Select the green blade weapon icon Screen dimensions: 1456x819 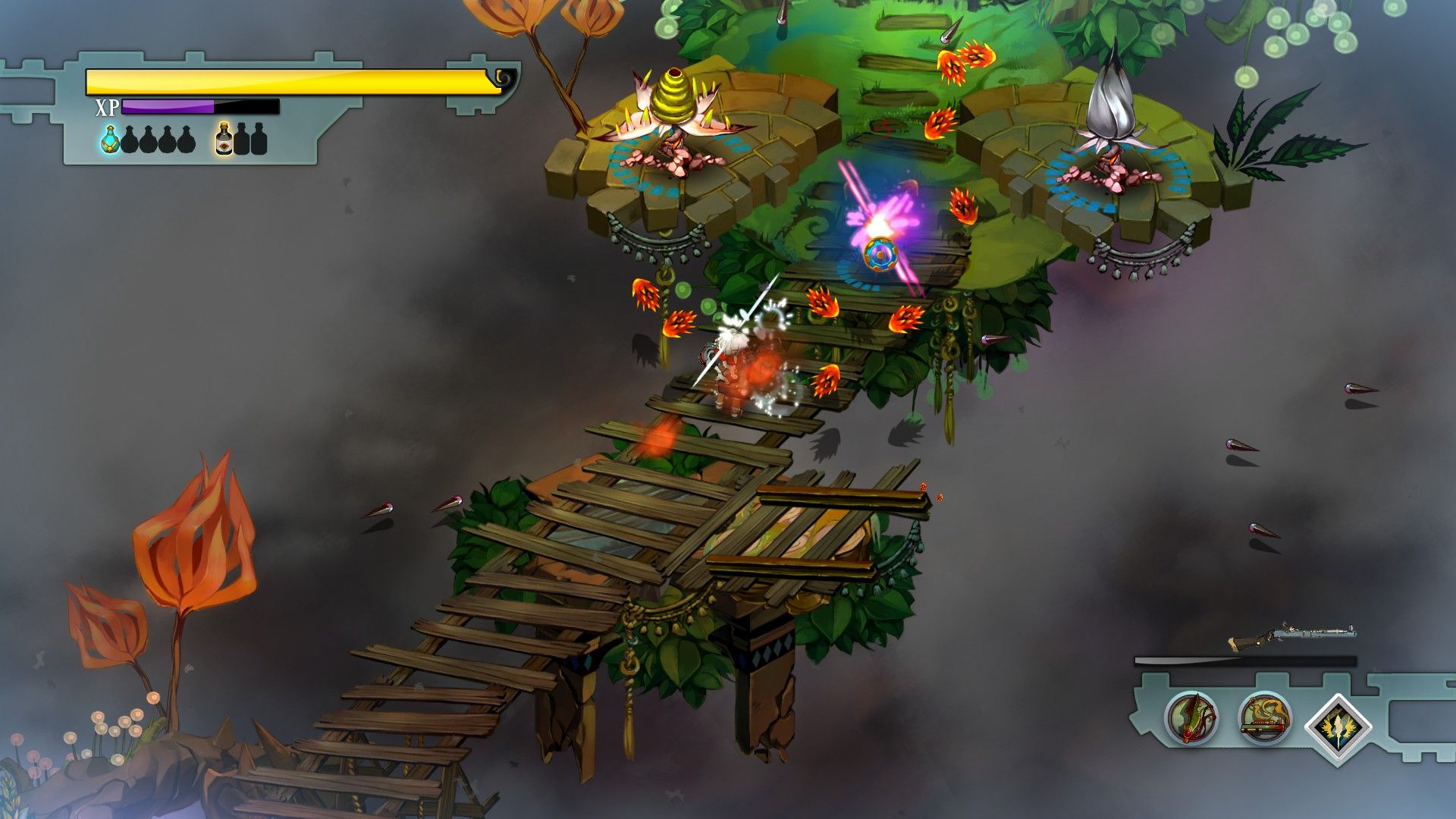click(x=1191, y=717)
